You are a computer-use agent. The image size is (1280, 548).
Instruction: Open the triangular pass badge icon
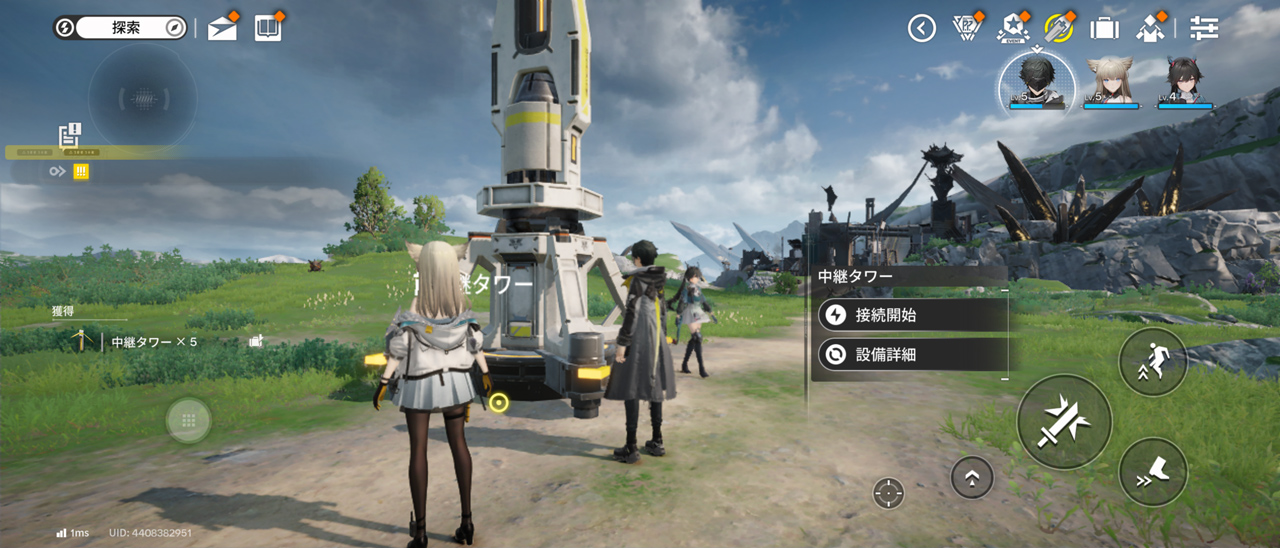point(966,28)
